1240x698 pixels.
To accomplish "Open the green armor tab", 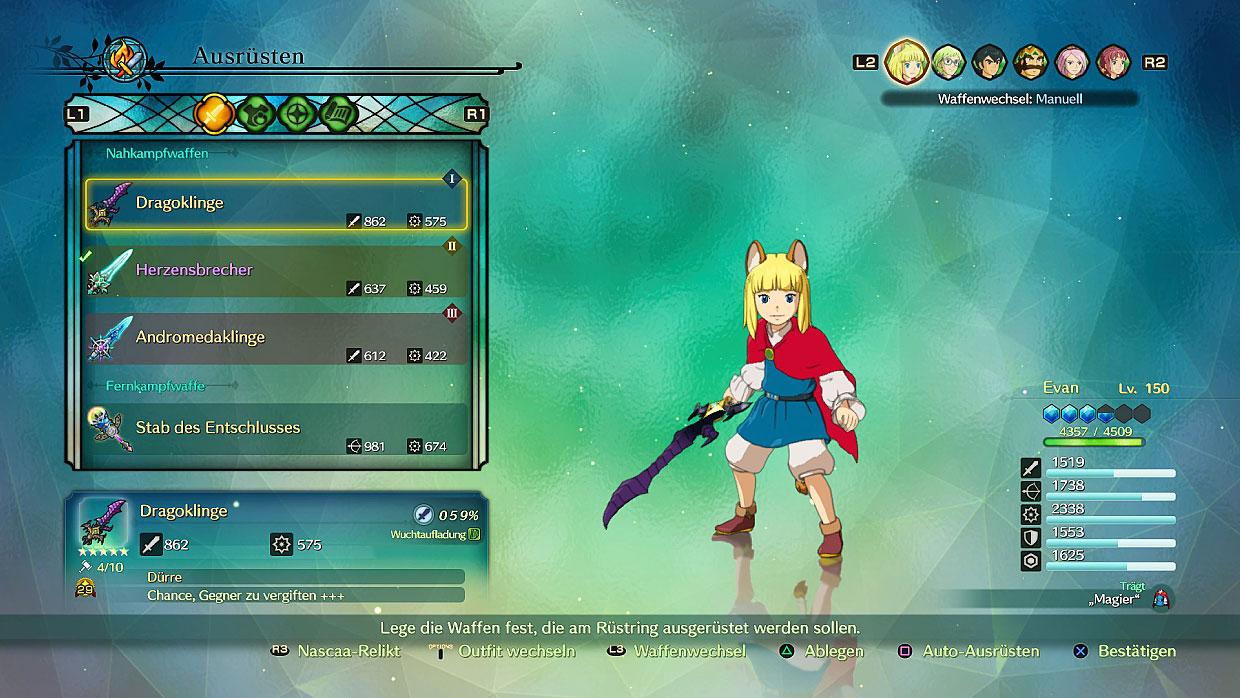I will click(256, 114).
